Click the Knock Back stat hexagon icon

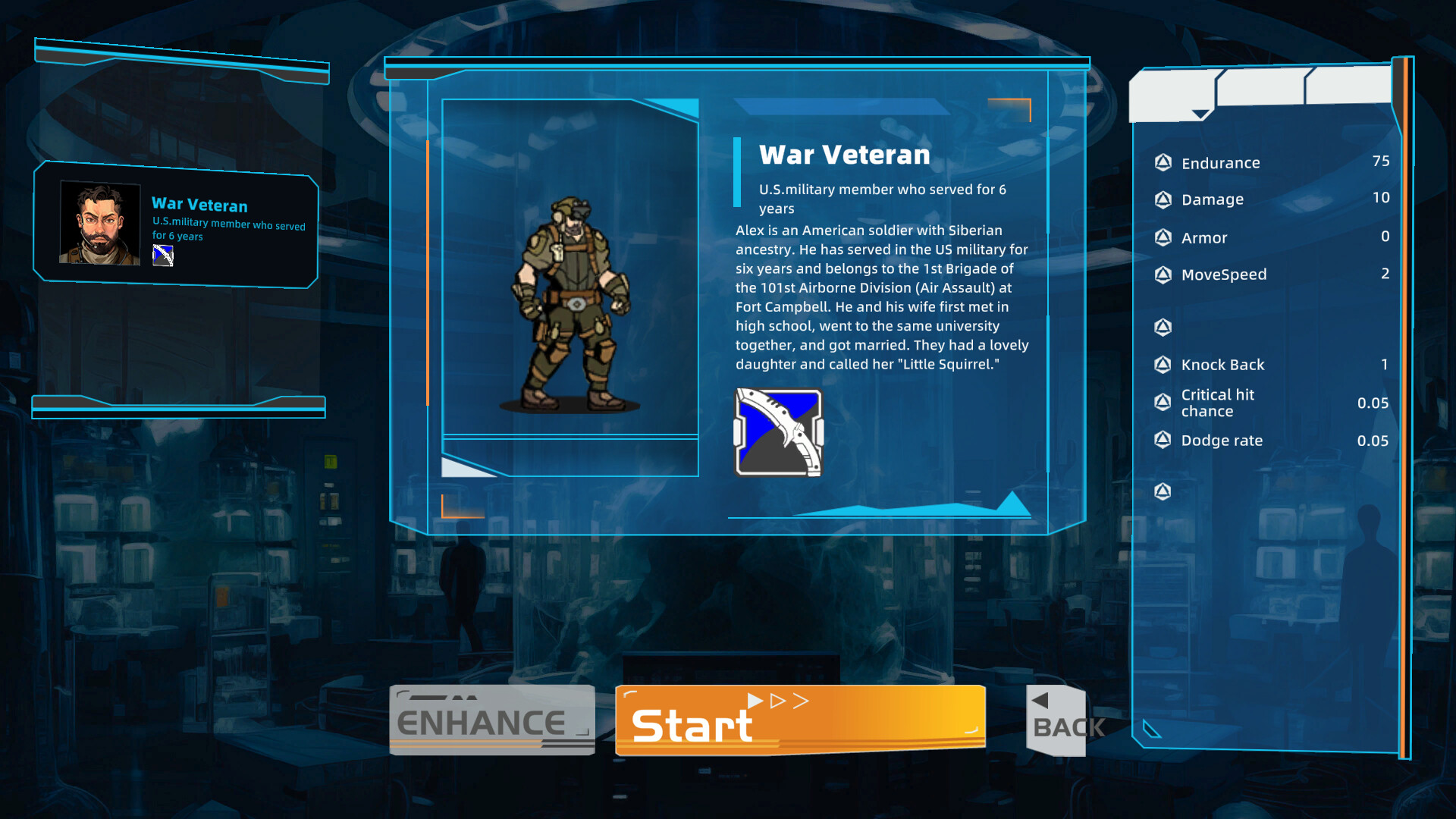coord(1163,364)
